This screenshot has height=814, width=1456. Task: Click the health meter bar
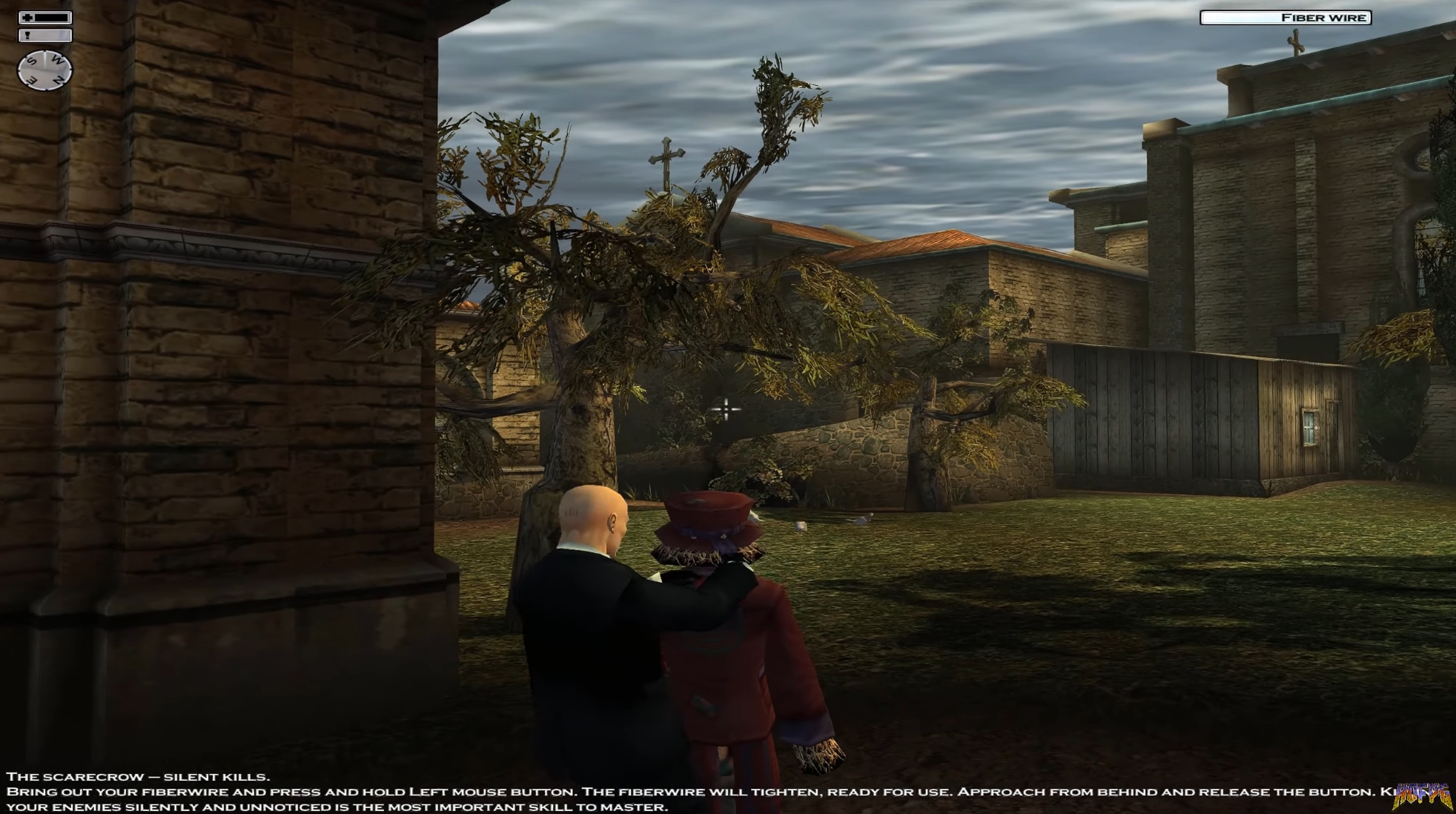[x=51, y=18]
